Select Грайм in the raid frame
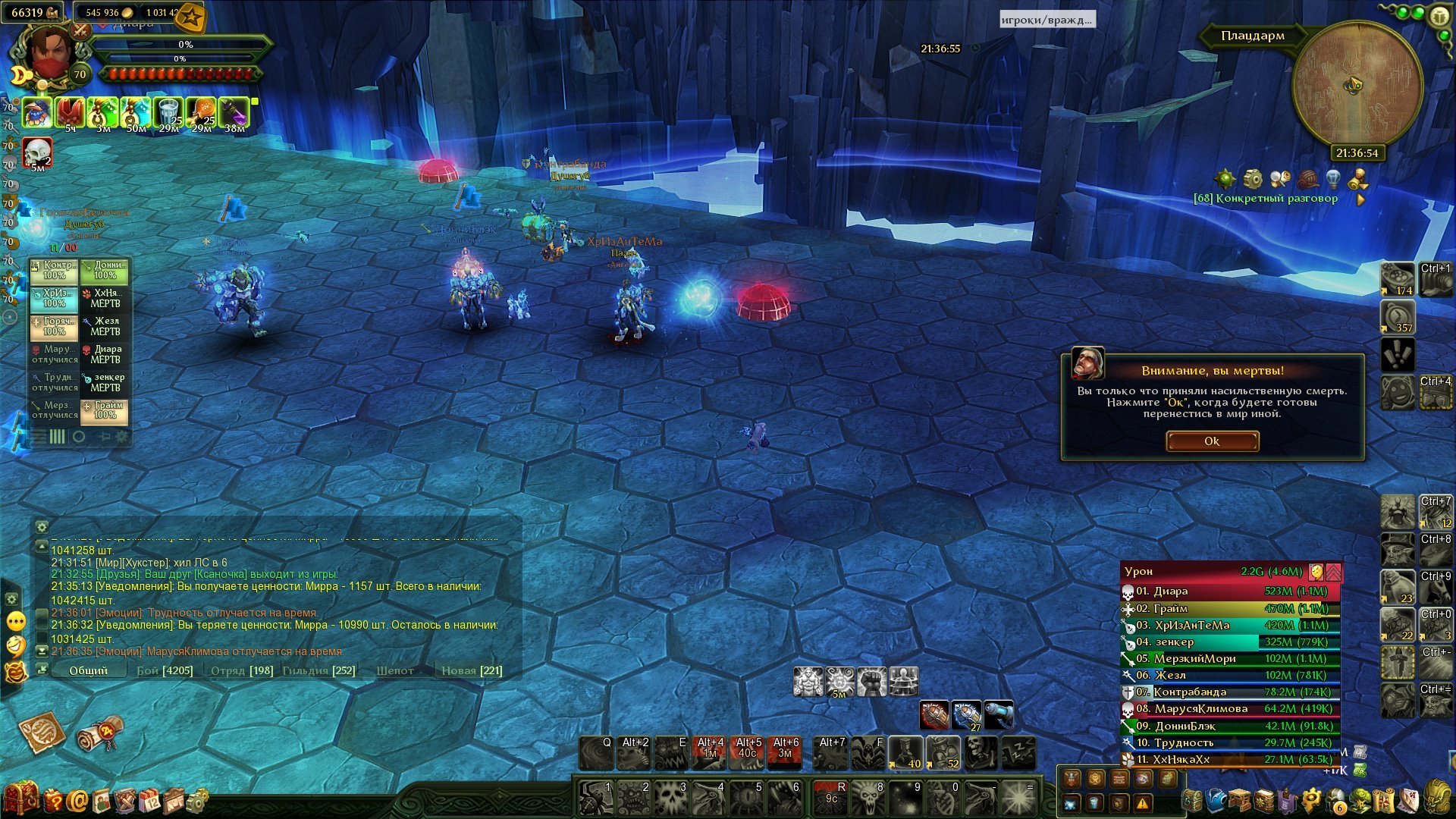The width and height of the screenshot is (1456, 819). point(105,410)
